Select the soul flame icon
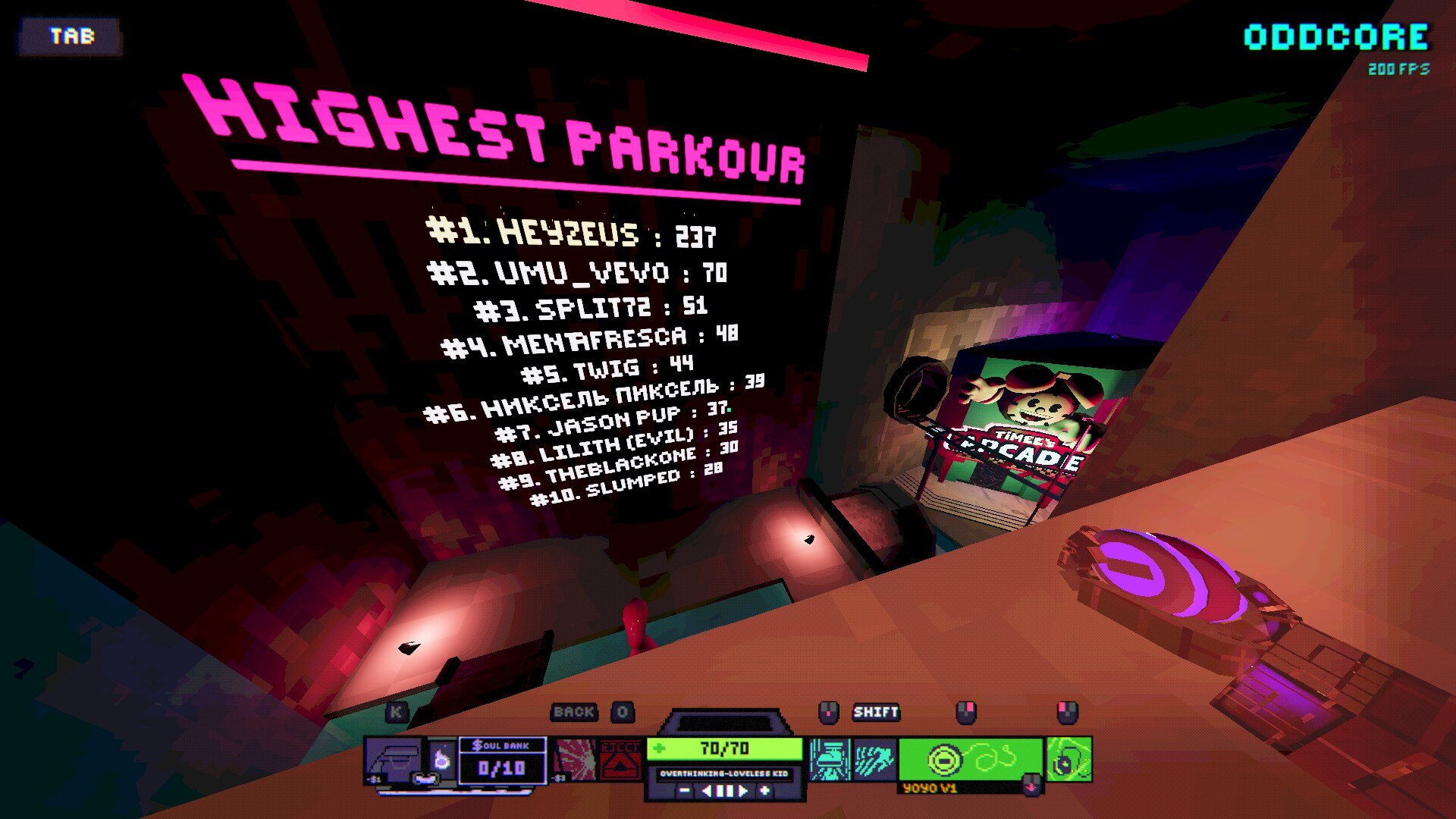Image resolution: width=1456 pixels, height=819 pixels. [442, 759]
